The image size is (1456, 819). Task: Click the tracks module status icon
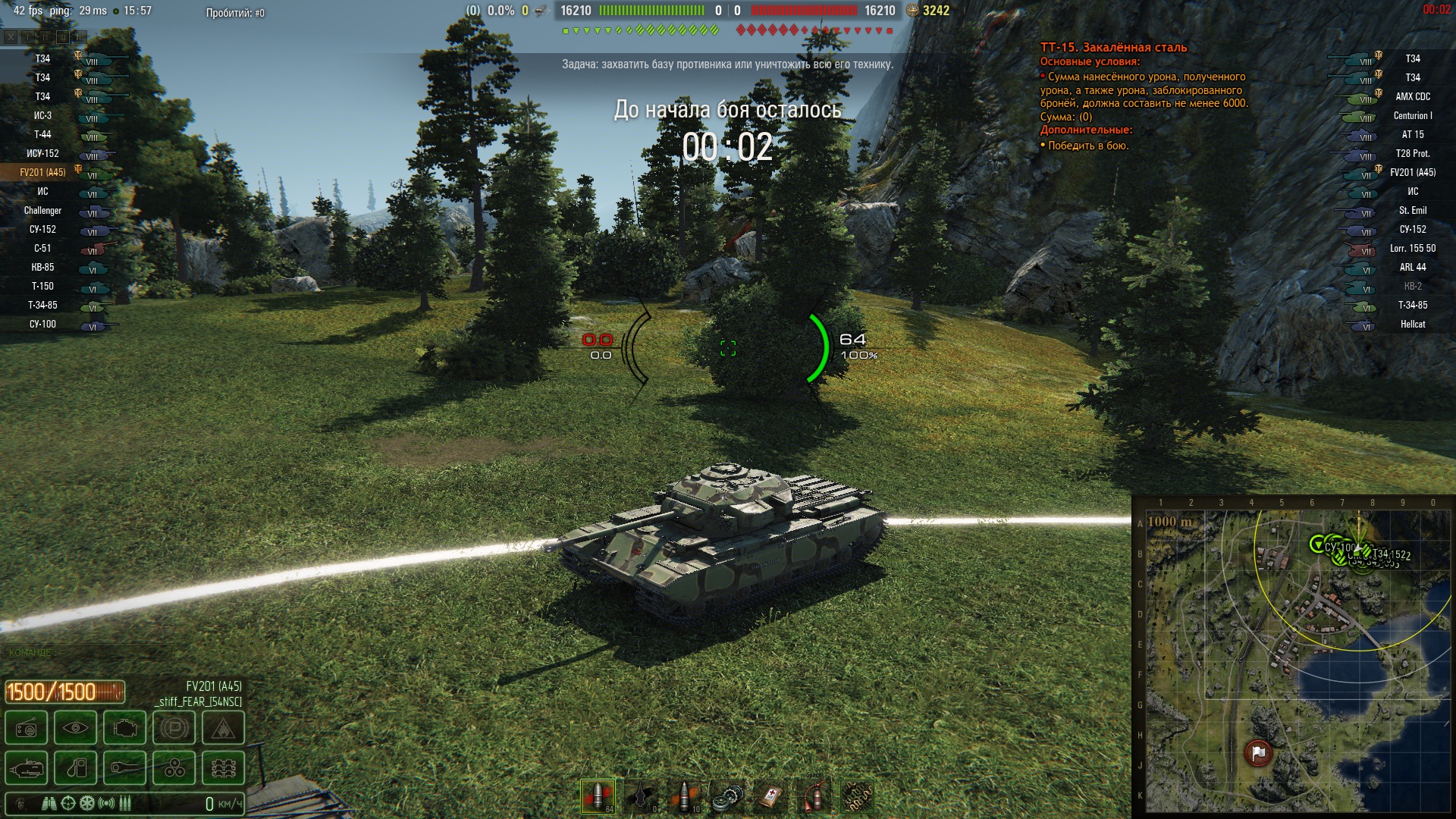pos(224,769)
